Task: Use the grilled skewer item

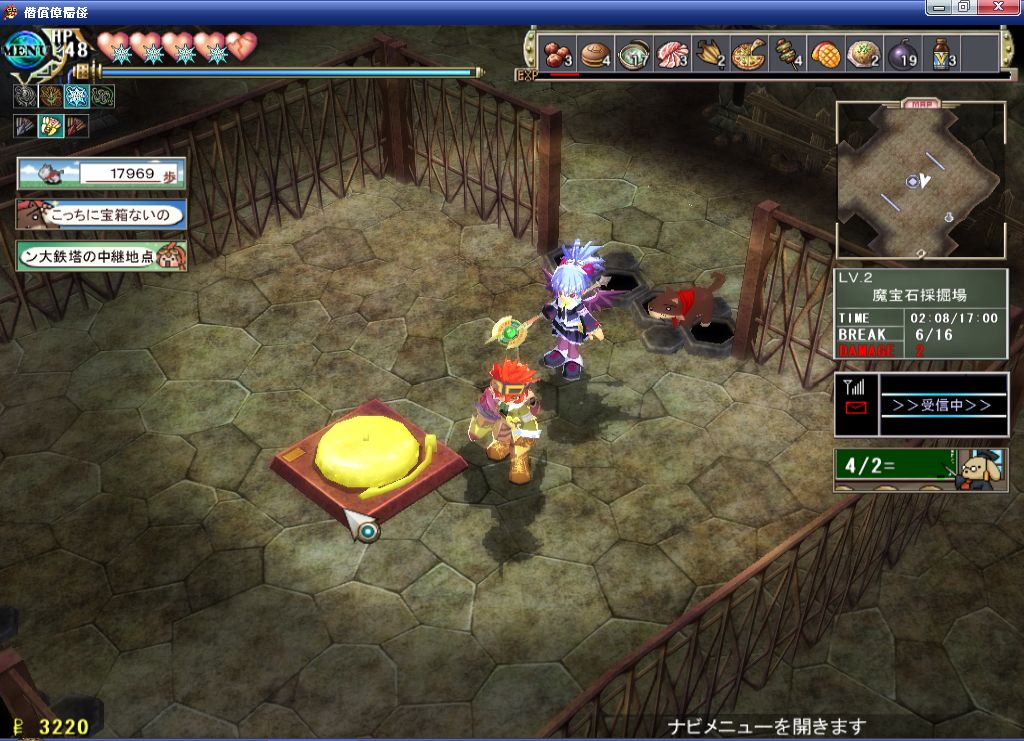Action: click(x=786, y=53)
